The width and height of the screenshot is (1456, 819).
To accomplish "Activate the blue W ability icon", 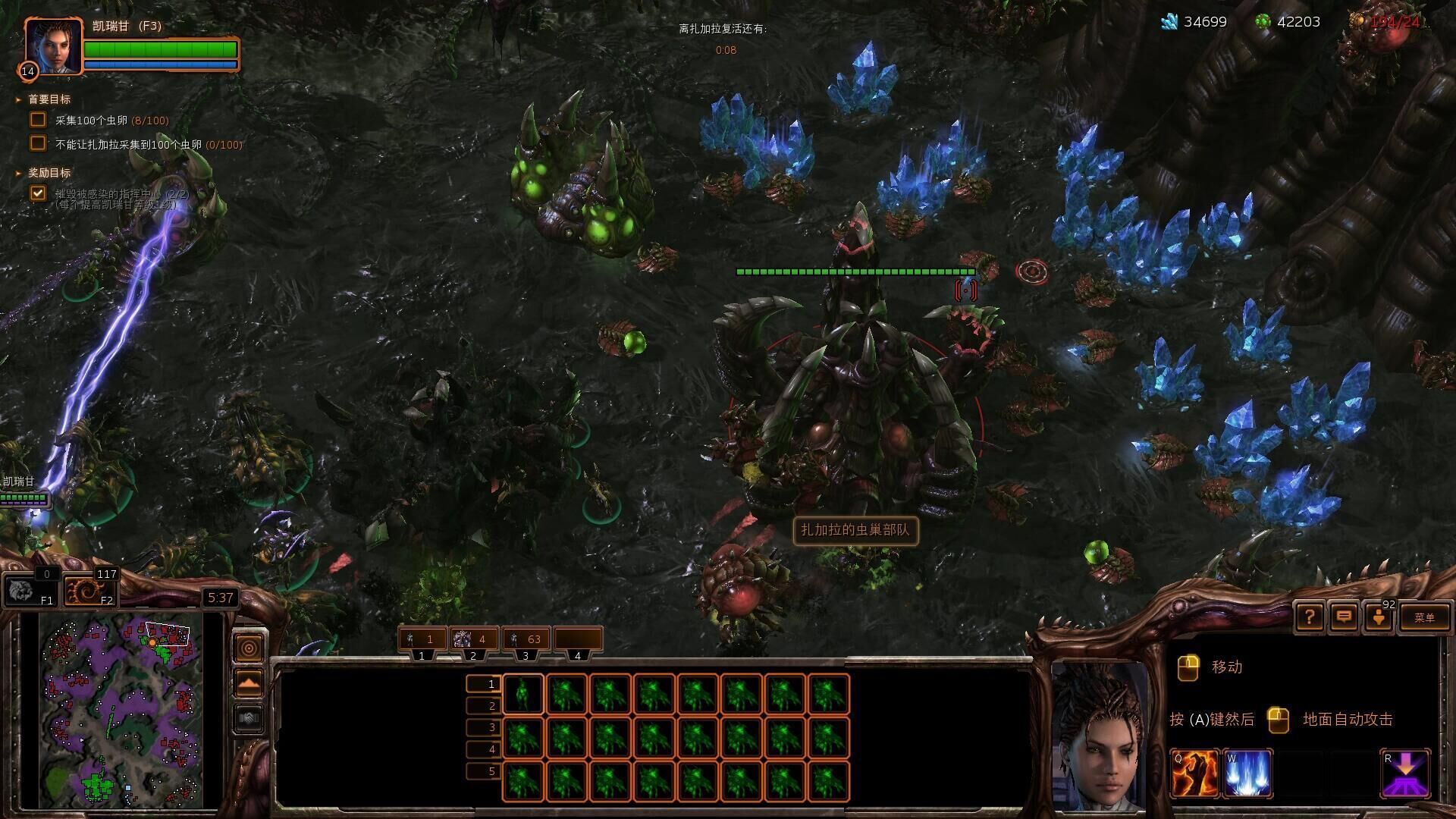I will [1247, 773].
